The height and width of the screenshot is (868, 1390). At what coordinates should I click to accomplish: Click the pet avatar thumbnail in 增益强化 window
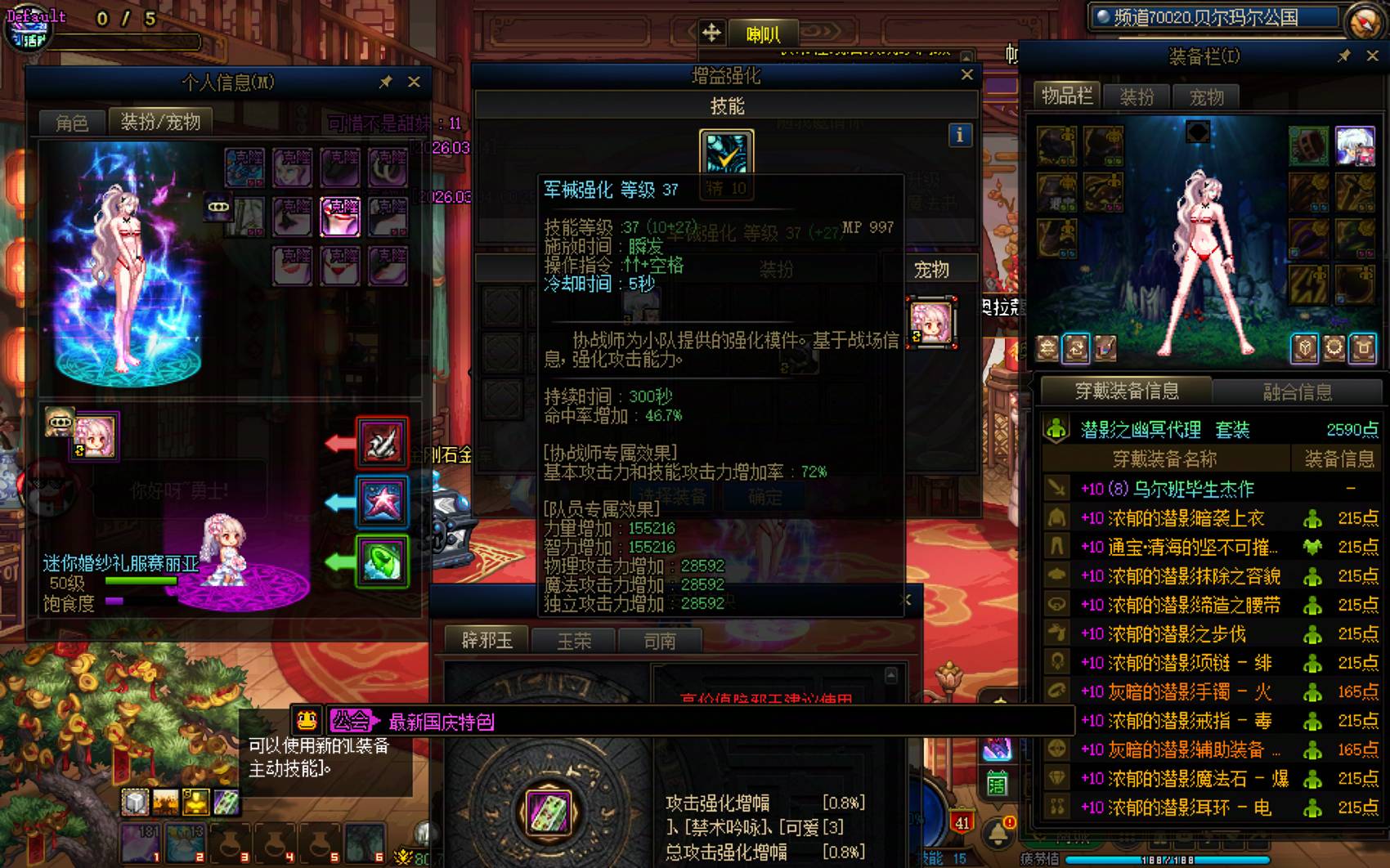pyautogui.click(x=932, y=323)
